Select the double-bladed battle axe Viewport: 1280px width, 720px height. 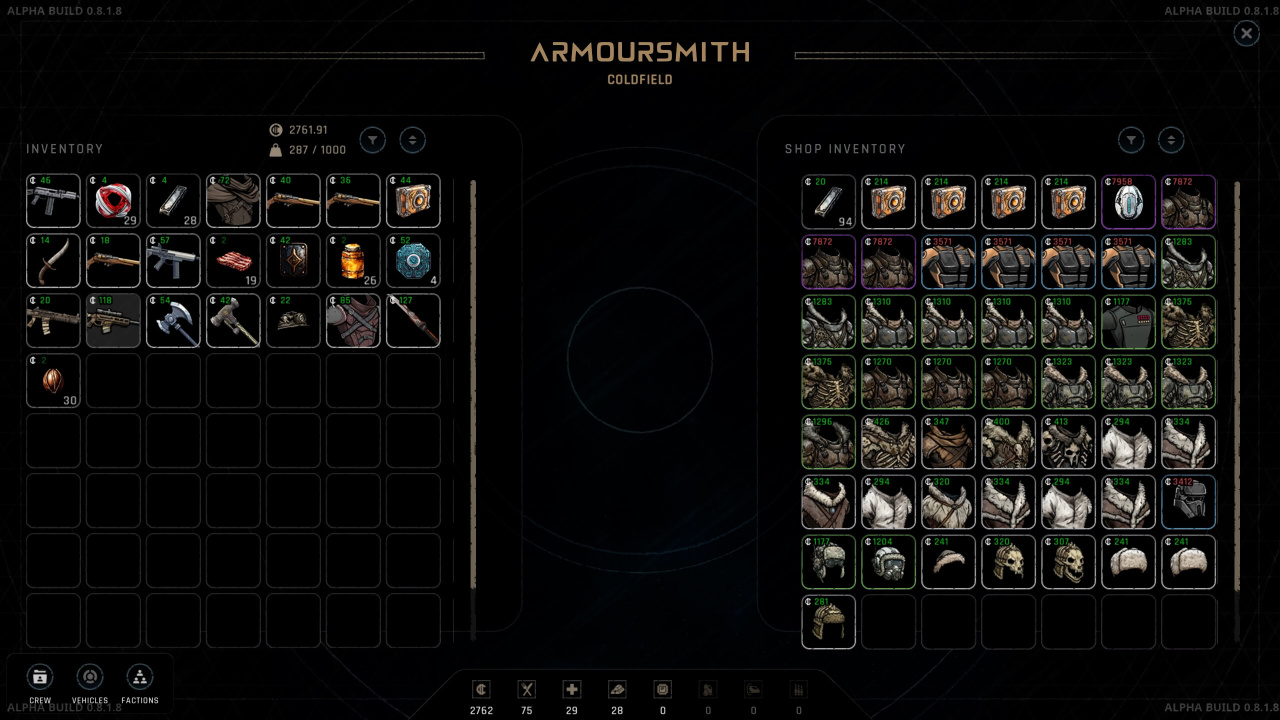click(173, 321)
